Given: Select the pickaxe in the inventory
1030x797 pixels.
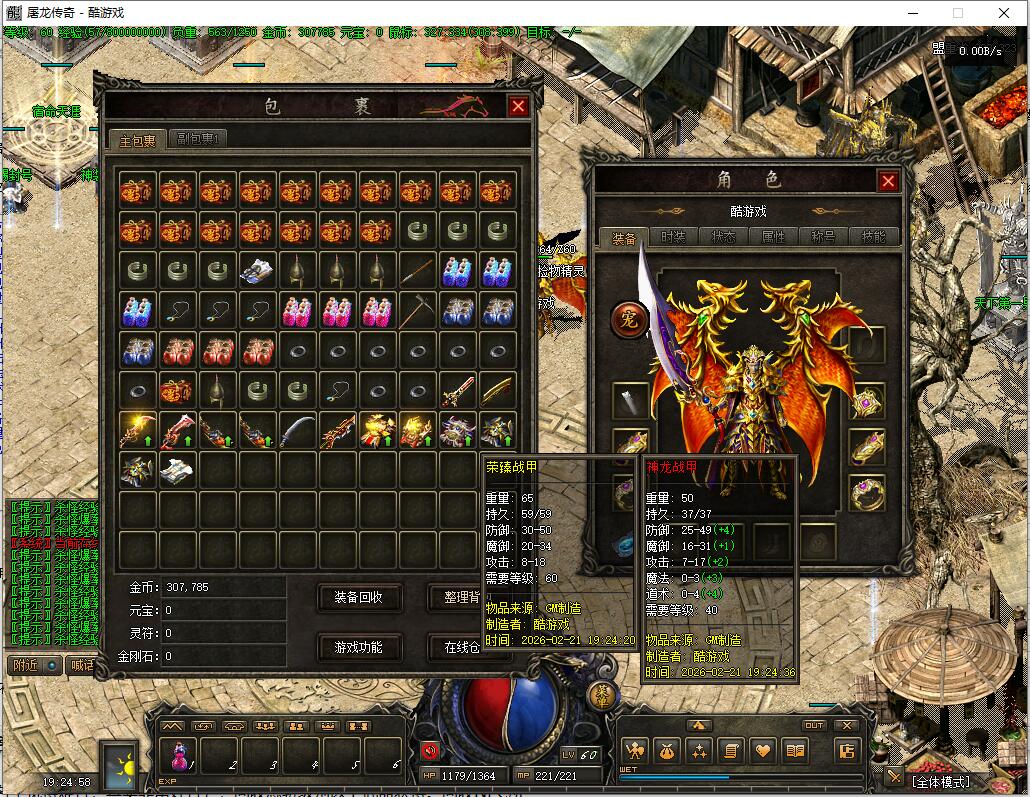Looking at the screenshot, I should point(417,311).
